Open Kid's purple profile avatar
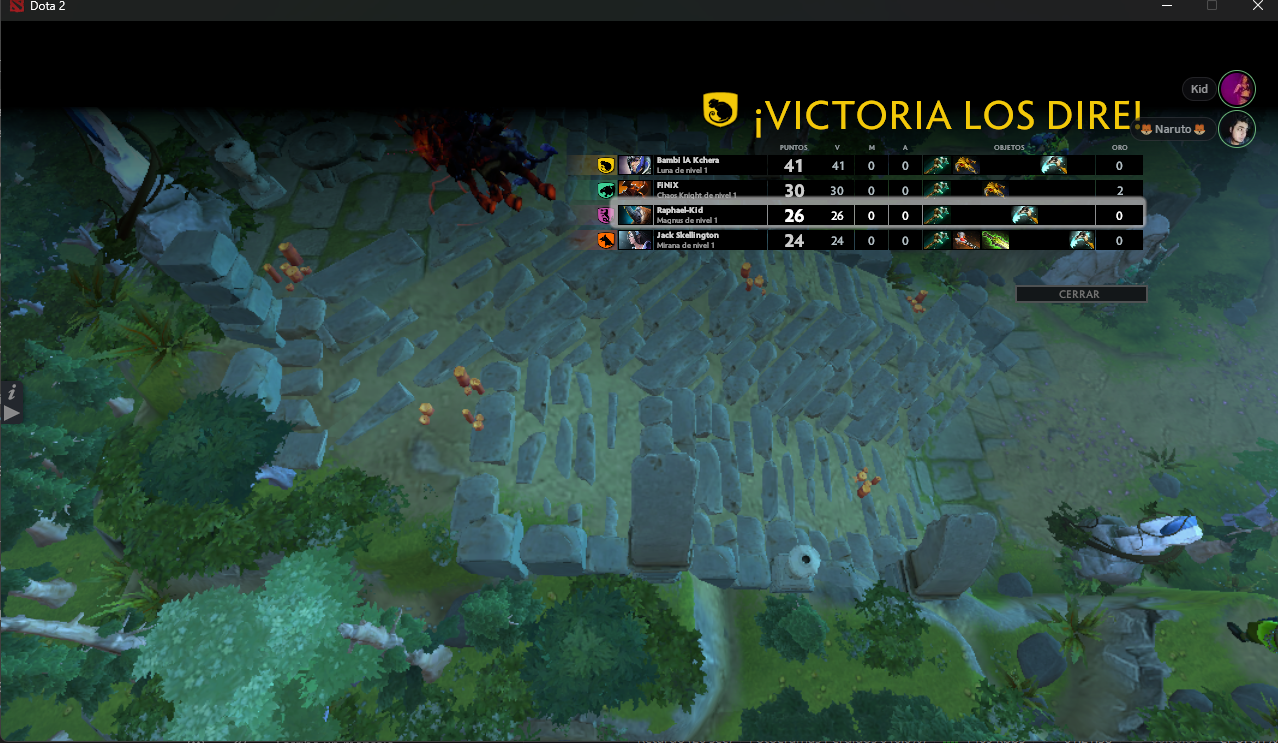 [x=1237, y=89]
